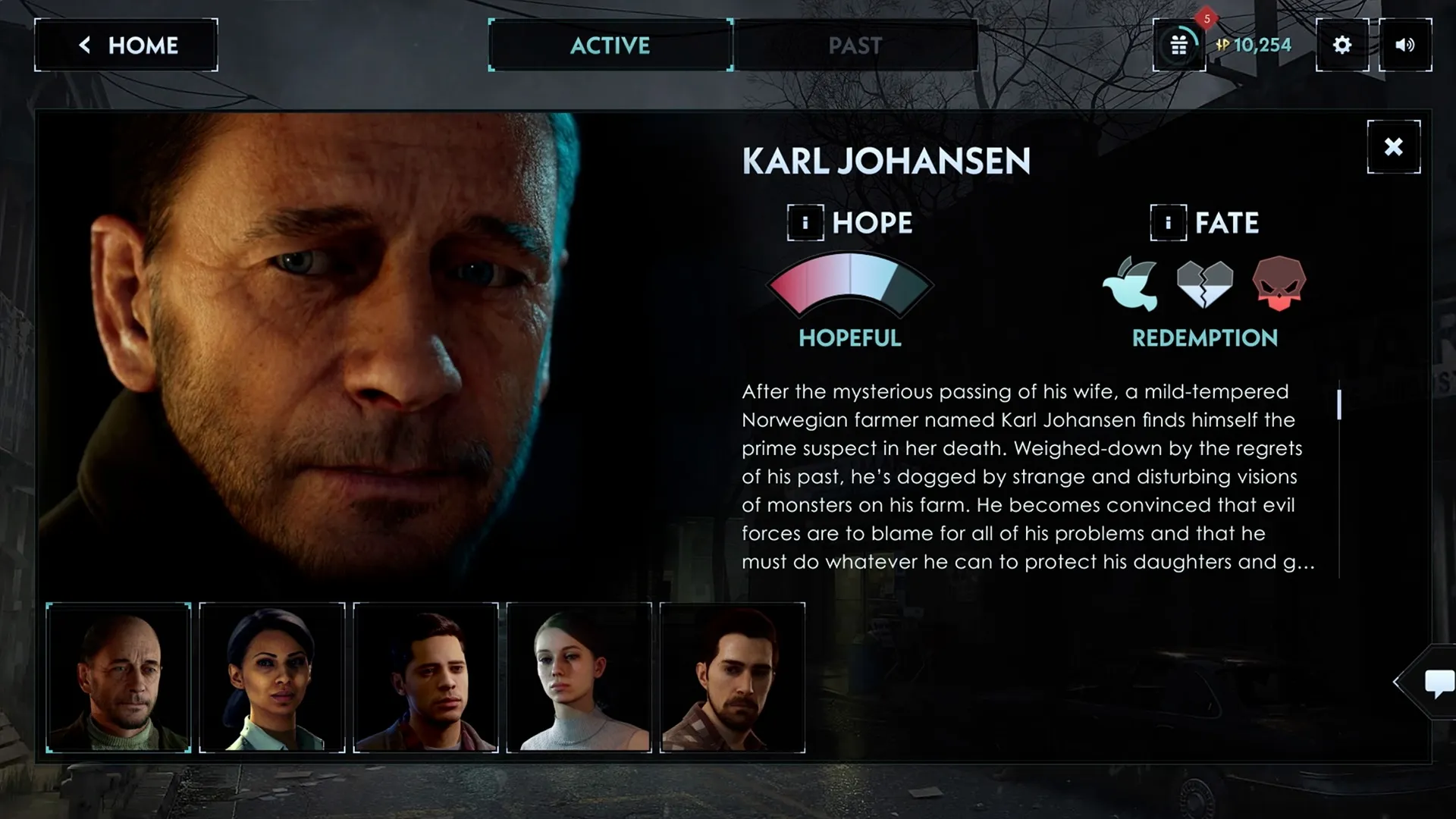The width and height of the screenshot is (1456, 819).
Task: Select the red skull fate icon
Action: click(x=1279, y=284)
